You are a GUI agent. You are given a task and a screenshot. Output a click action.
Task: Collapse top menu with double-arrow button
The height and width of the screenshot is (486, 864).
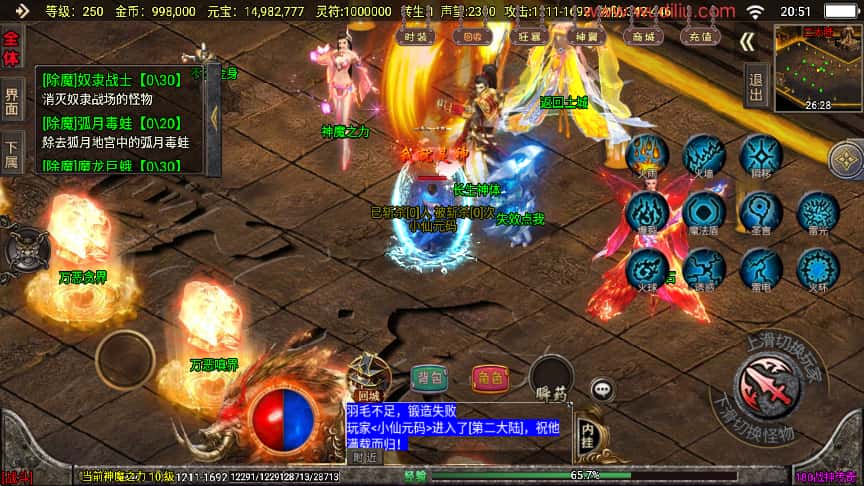pos(748,41)
